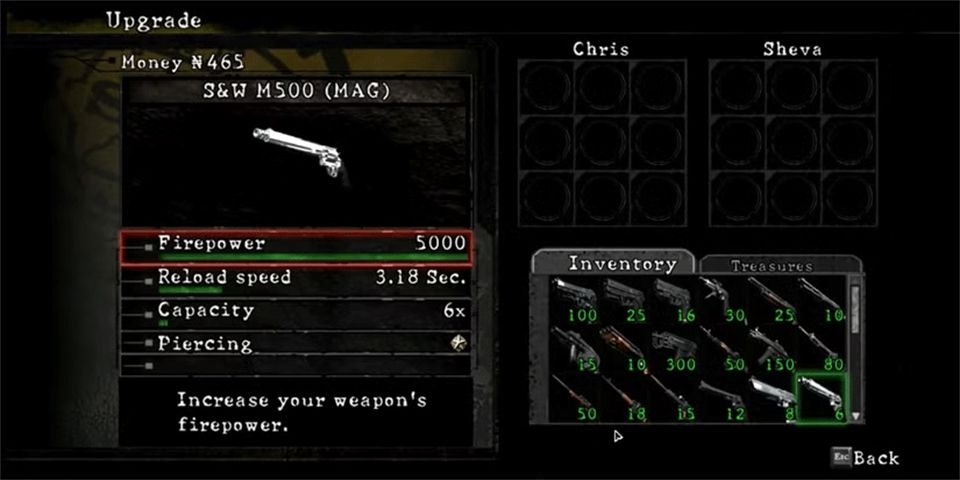Choose the Reload speed upgrade
Screen dimensions: 960x480
click(295, 278)
